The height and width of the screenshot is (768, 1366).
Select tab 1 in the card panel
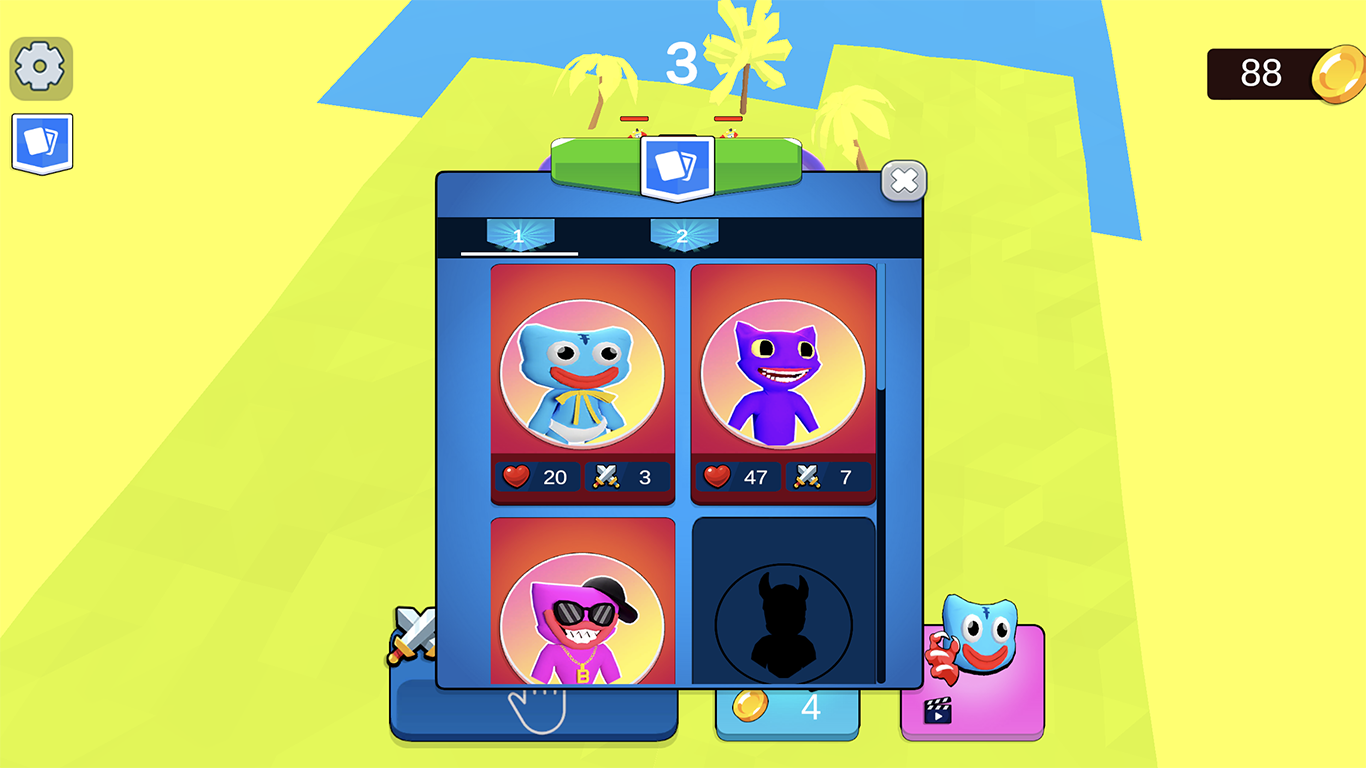pos(520,236)
